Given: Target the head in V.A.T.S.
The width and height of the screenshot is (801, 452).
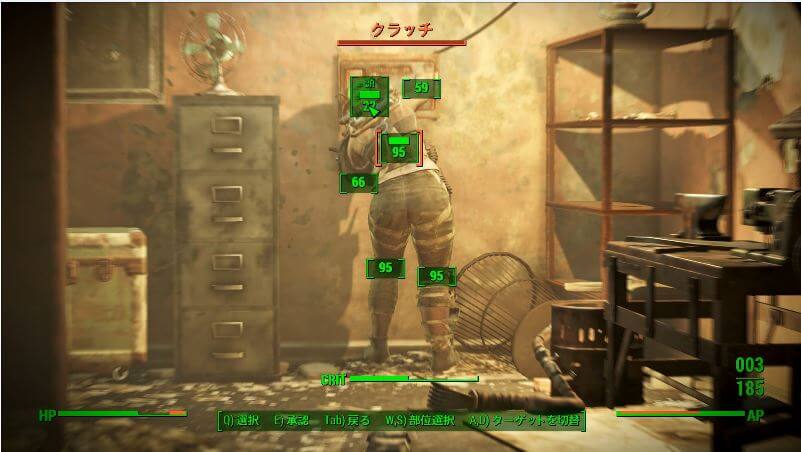Looking at the screenshot, I should tap(369, 97).
